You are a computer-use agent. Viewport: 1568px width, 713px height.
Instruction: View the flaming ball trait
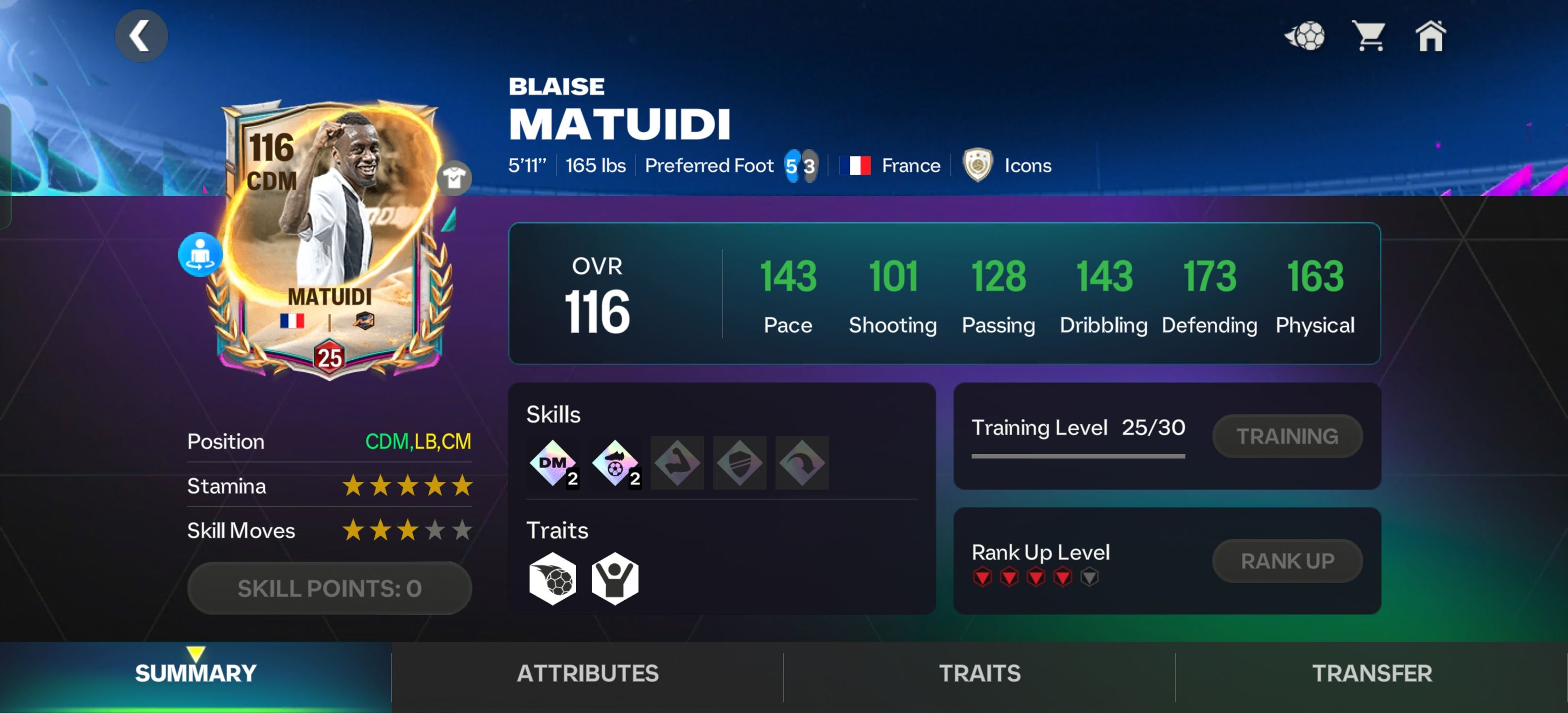click(553, 578)
